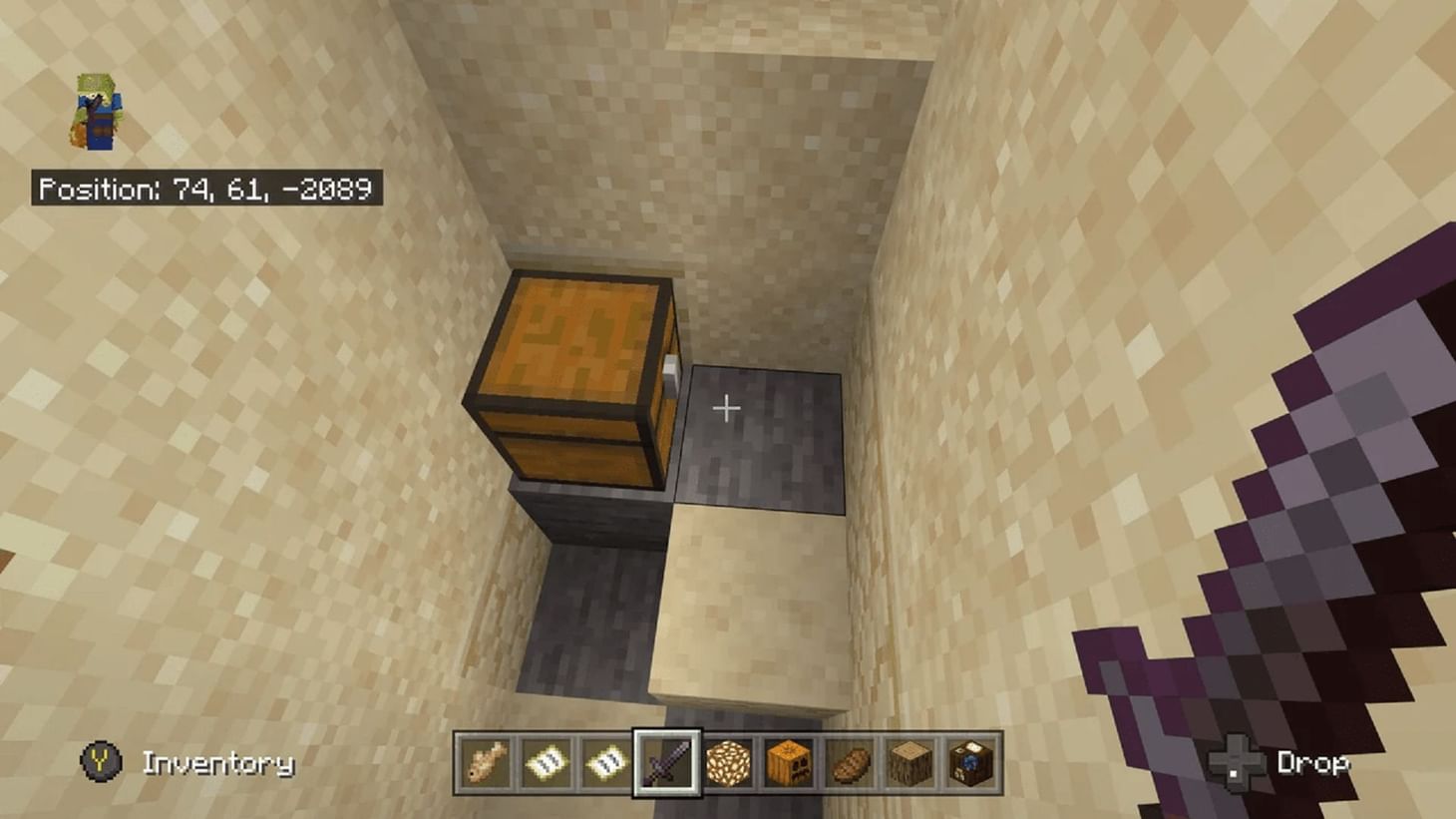Click the crosshair center
The height and width of the screenshot is (819, 1456).
point(727,408)
